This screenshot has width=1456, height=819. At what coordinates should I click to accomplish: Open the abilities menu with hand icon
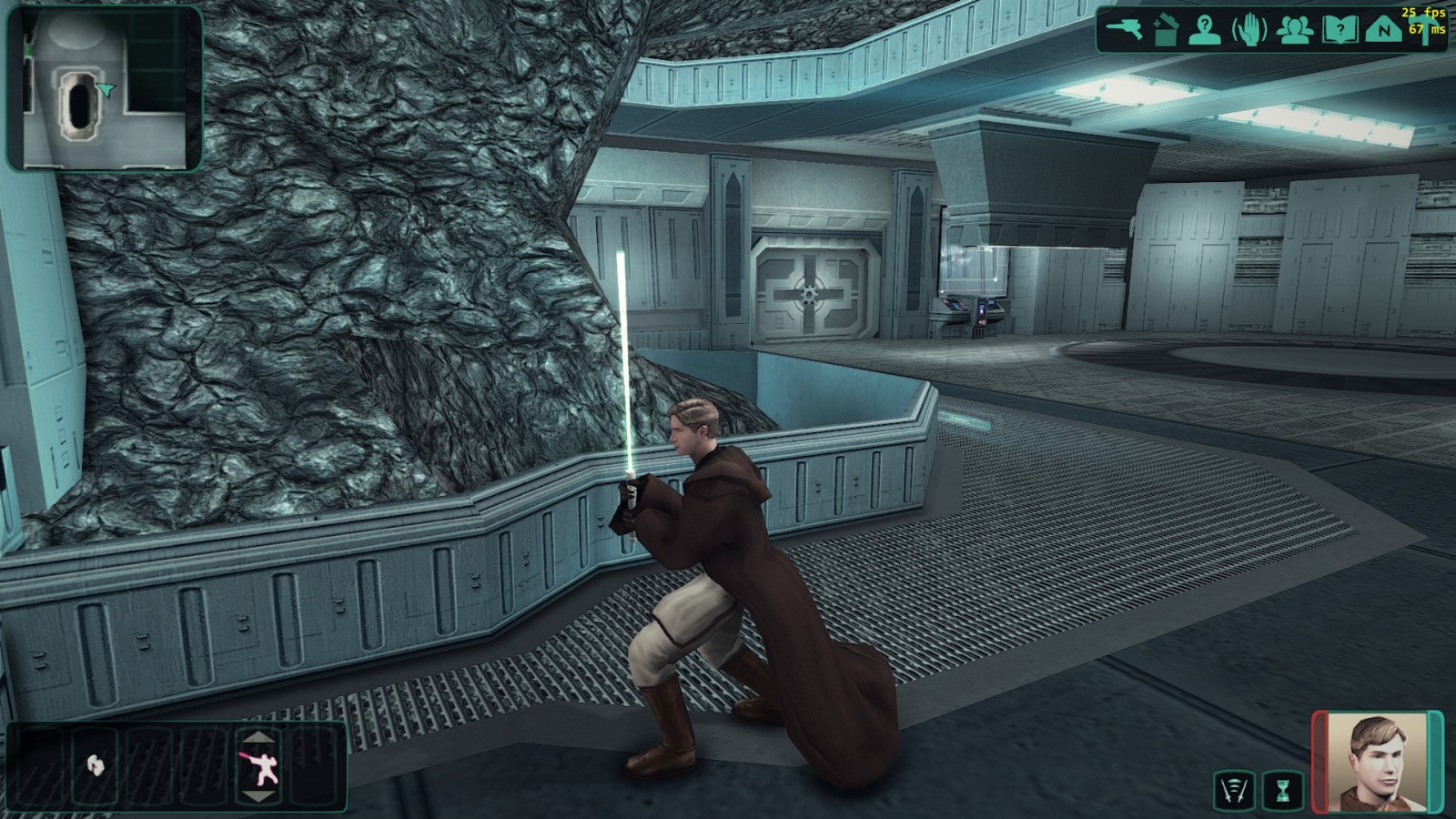1249,30
